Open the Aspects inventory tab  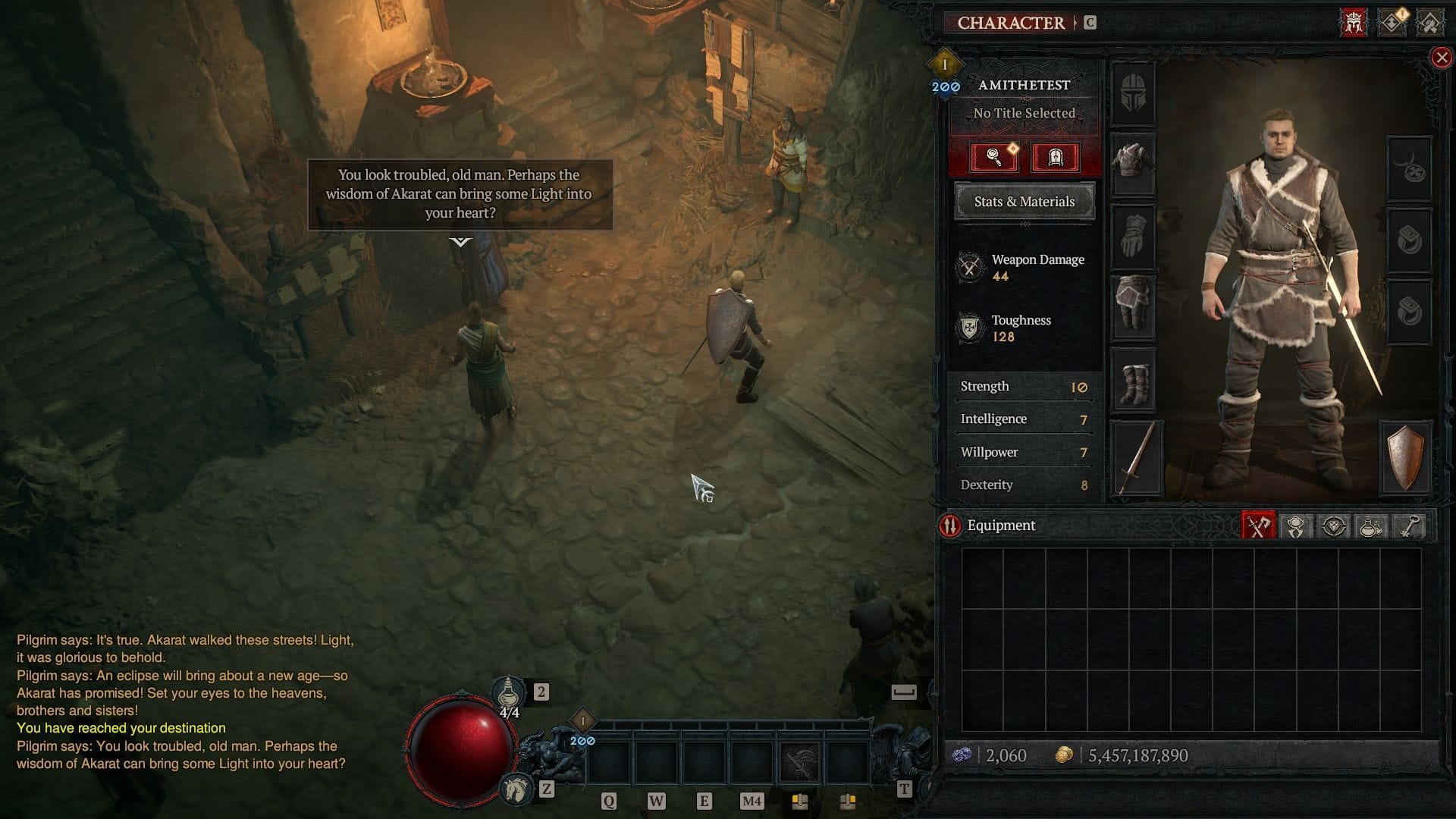point(1294,526)
